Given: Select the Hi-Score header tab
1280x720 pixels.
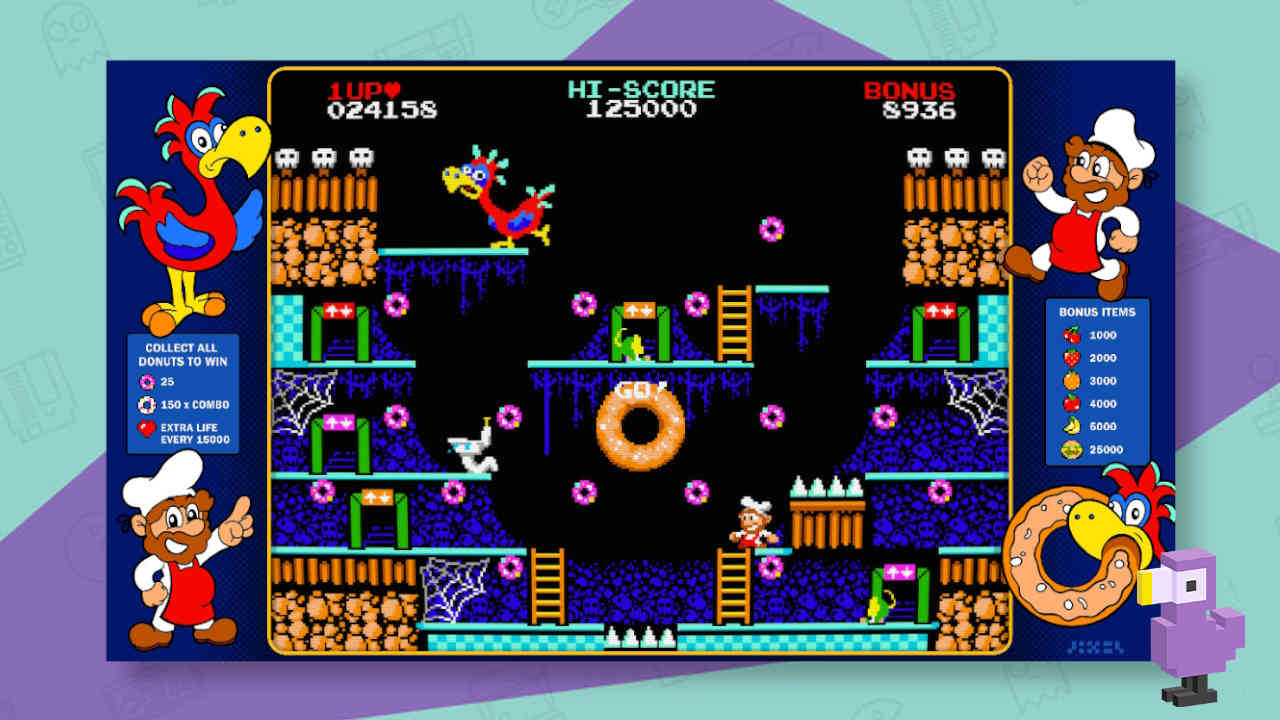Looking at the screenshot, I should [644, 89].
